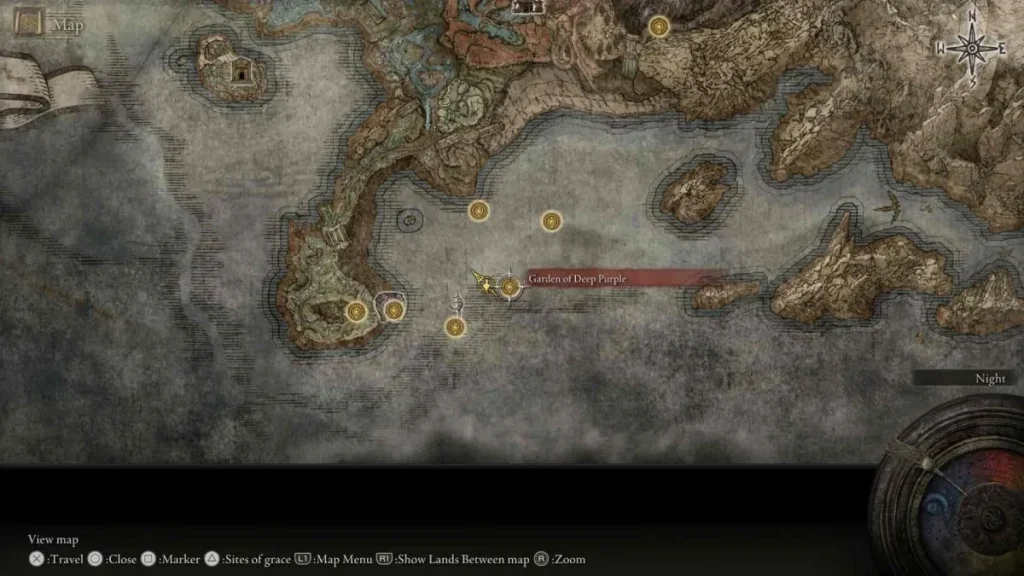Pick the grace on the northern mountain ridge
1024x576 pixels.
coord(658,27)
